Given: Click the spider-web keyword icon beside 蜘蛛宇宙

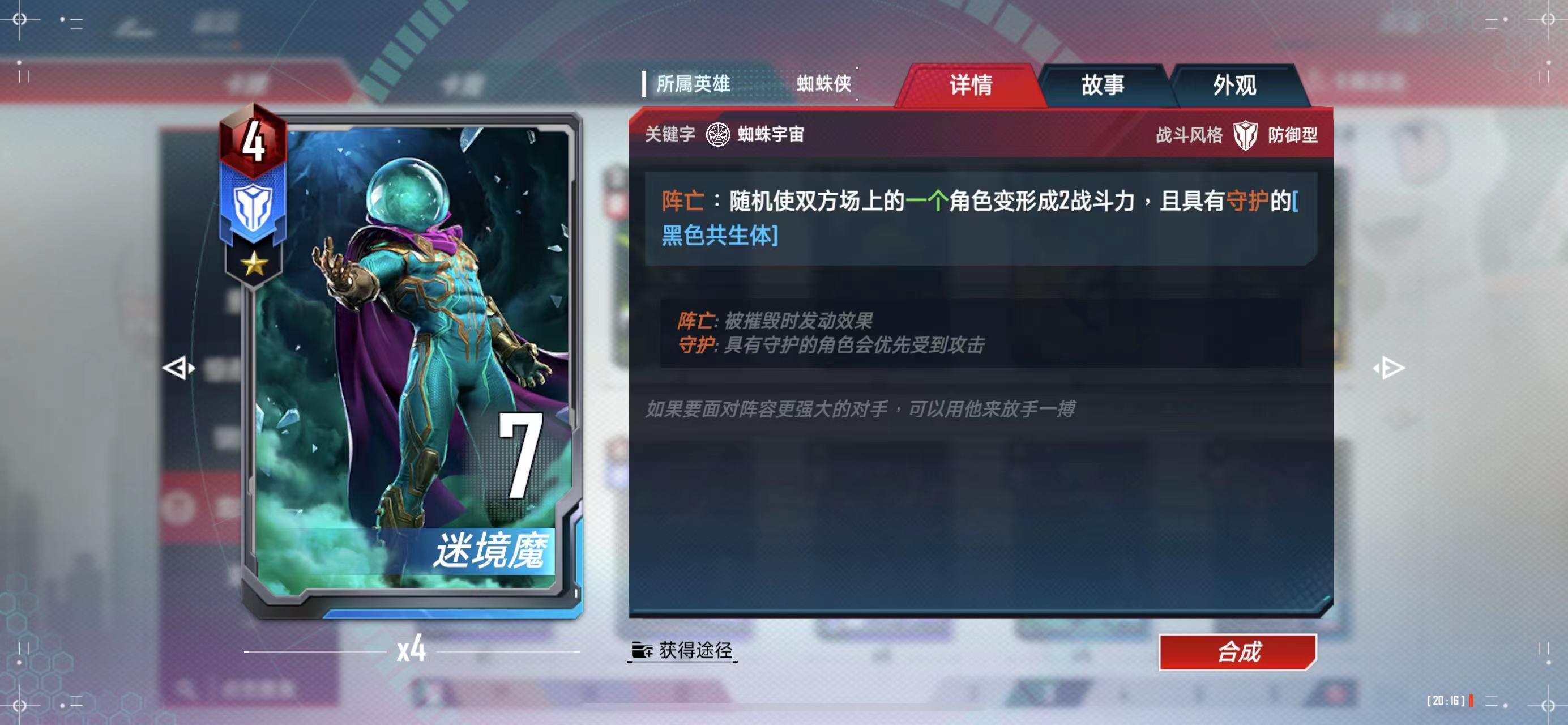Looking at the screenshot, I should coord(718,135).
